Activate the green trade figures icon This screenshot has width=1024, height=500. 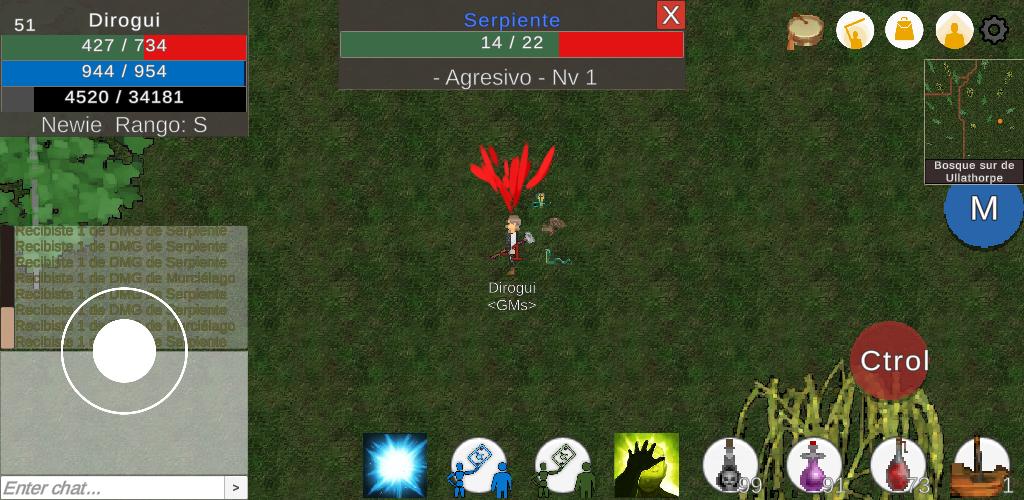pos(563,466)
